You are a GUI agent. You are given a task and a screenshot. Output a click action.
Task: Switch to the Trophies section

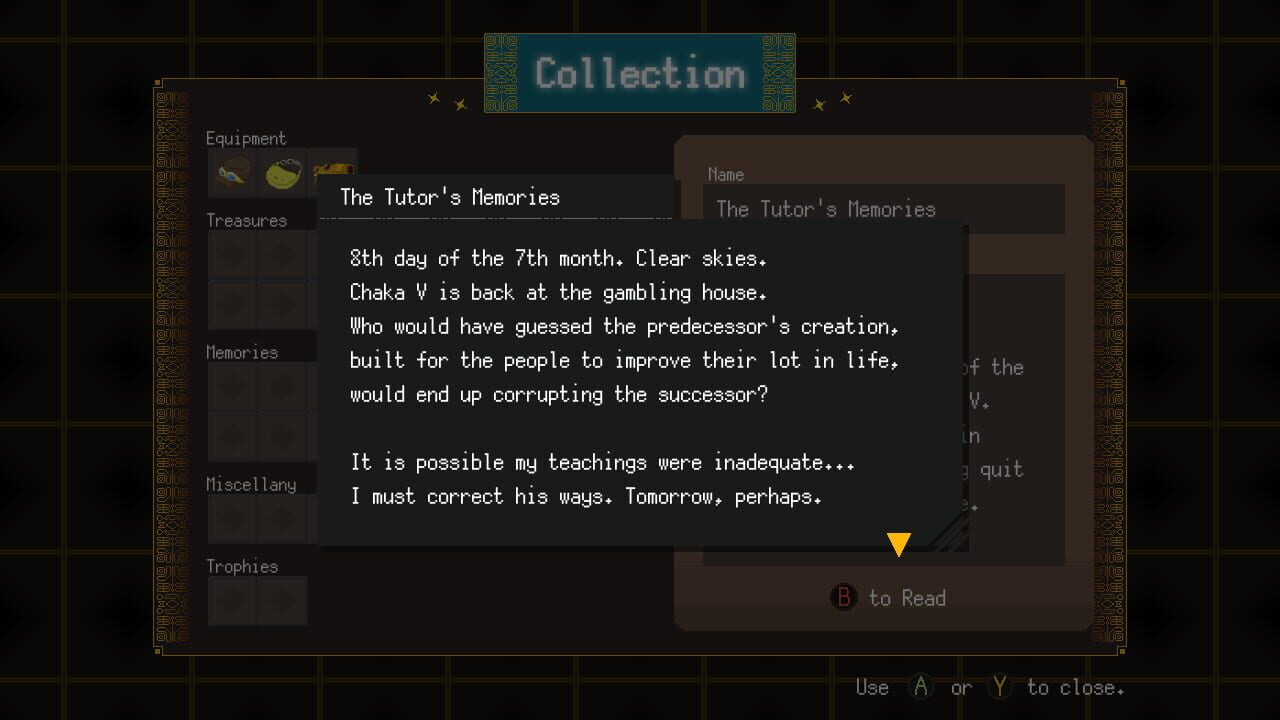tap(243, 566)
